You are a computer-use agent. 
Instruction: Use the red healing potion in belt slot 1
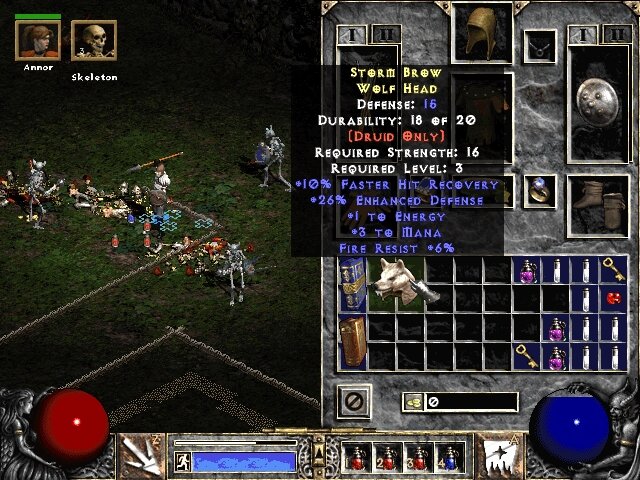[355, 457]
